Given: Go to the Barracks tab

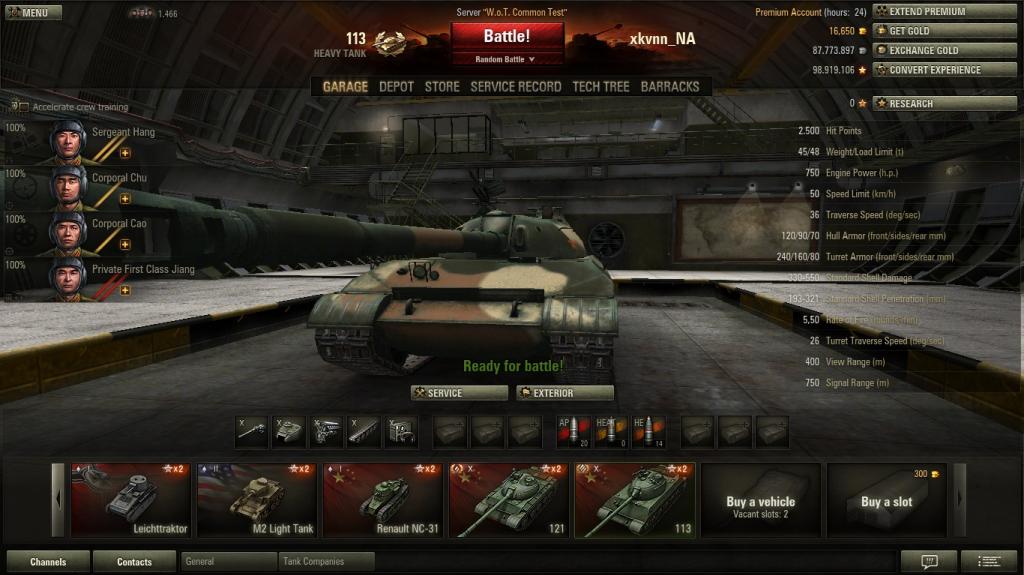Looking at the screenshot, I should pos(670,87).
